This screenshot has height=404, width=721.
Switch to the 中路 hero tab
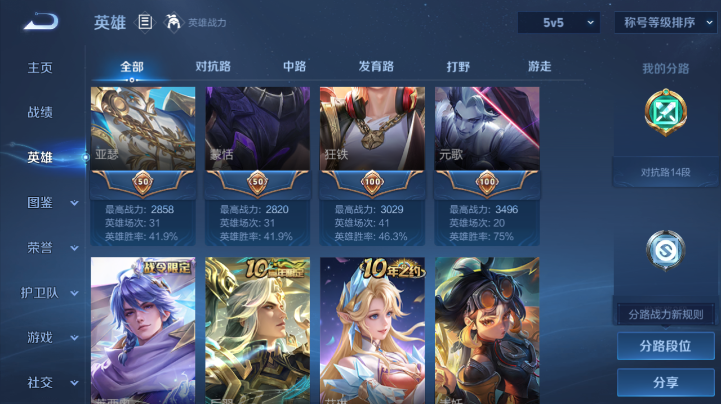pyautogui.click(x=294, y=67)
